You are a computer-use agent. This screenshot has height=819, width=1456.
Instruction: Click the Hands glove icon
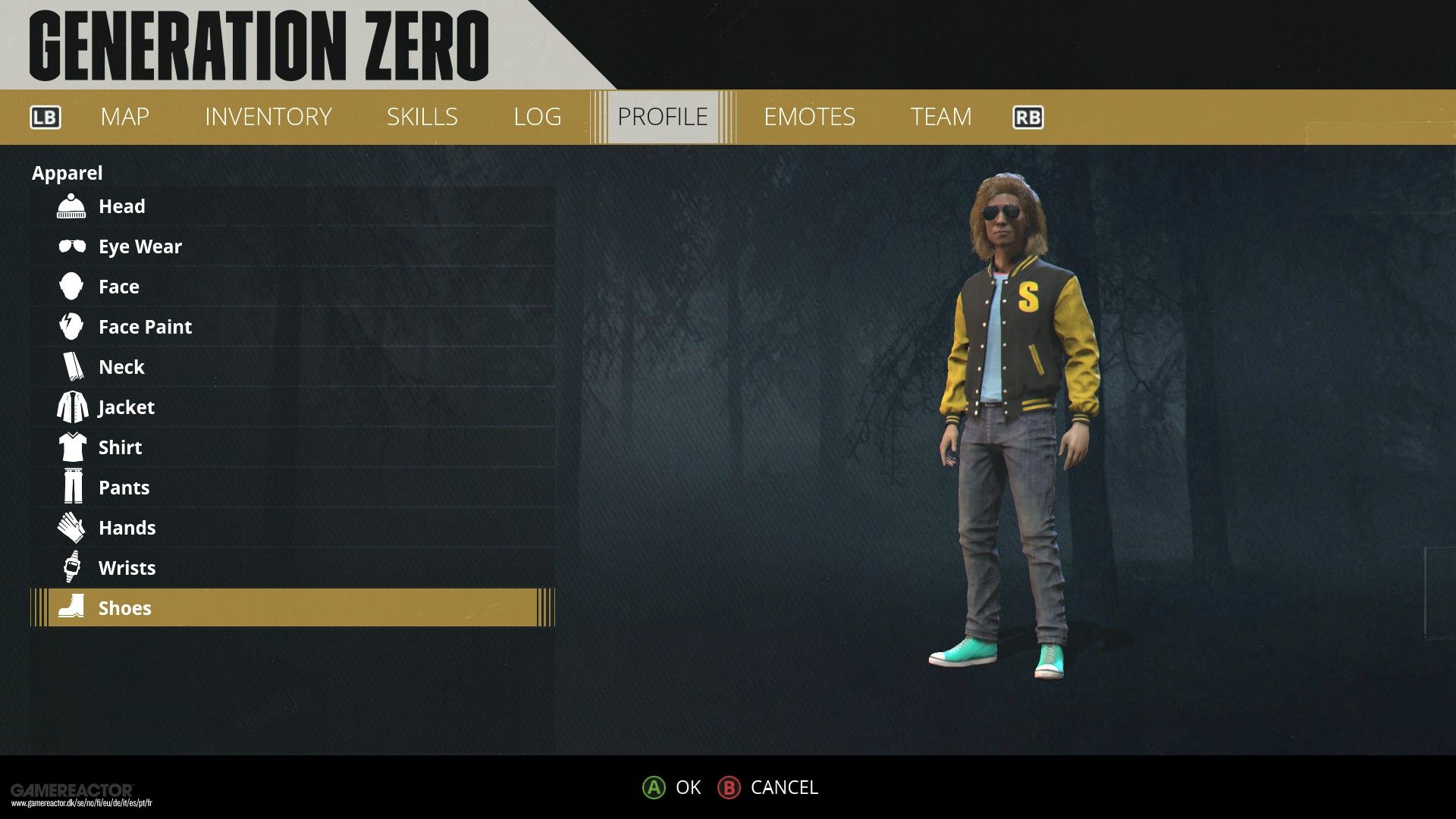71,527
